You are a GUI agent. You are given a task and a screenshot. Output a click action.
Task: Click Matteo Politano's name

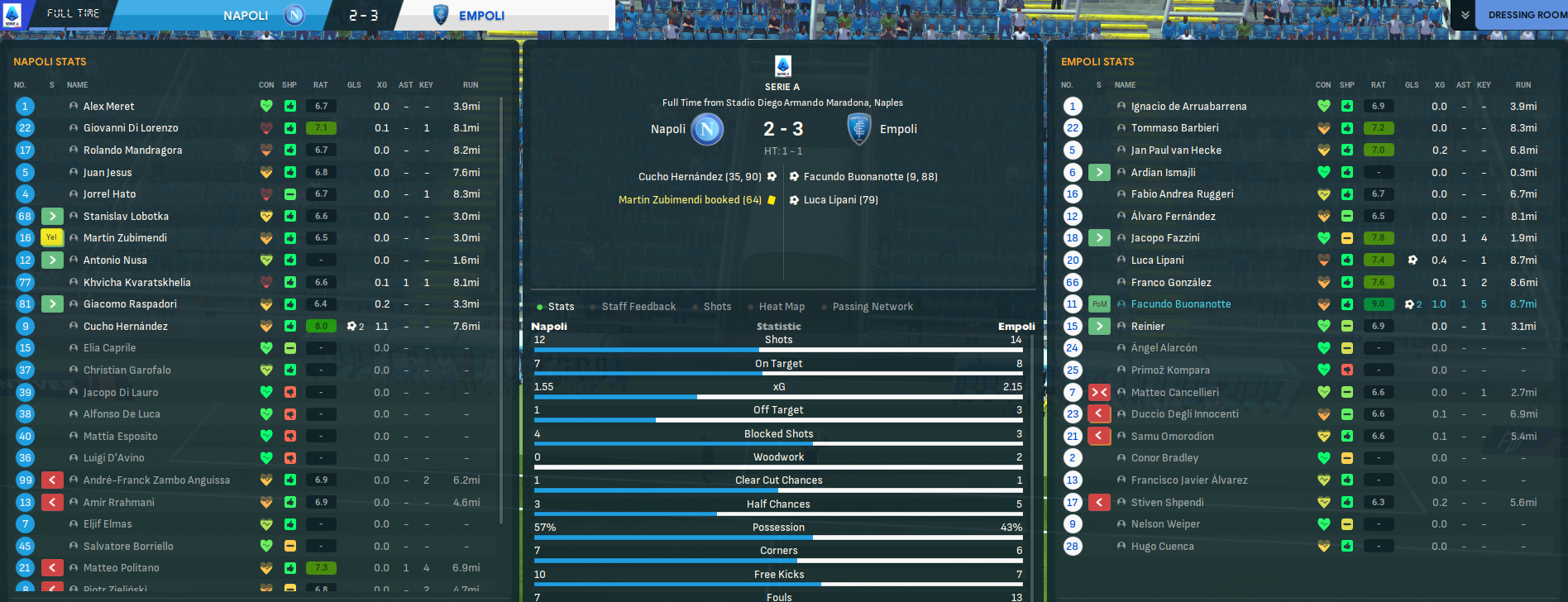click(121, 568)
